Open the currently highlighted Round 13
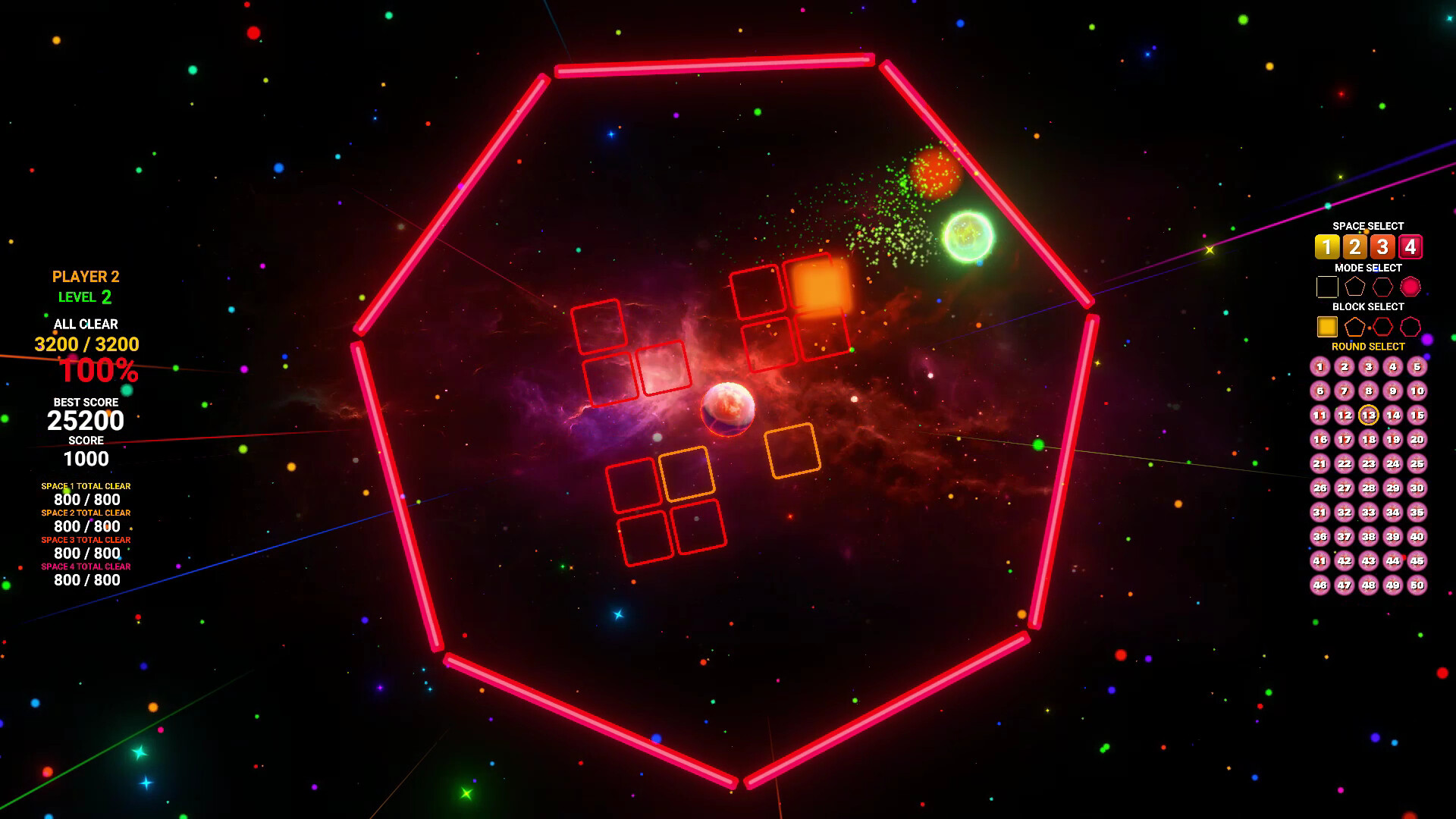This screenshot has width=1456, height=819. coord(1369,416)
